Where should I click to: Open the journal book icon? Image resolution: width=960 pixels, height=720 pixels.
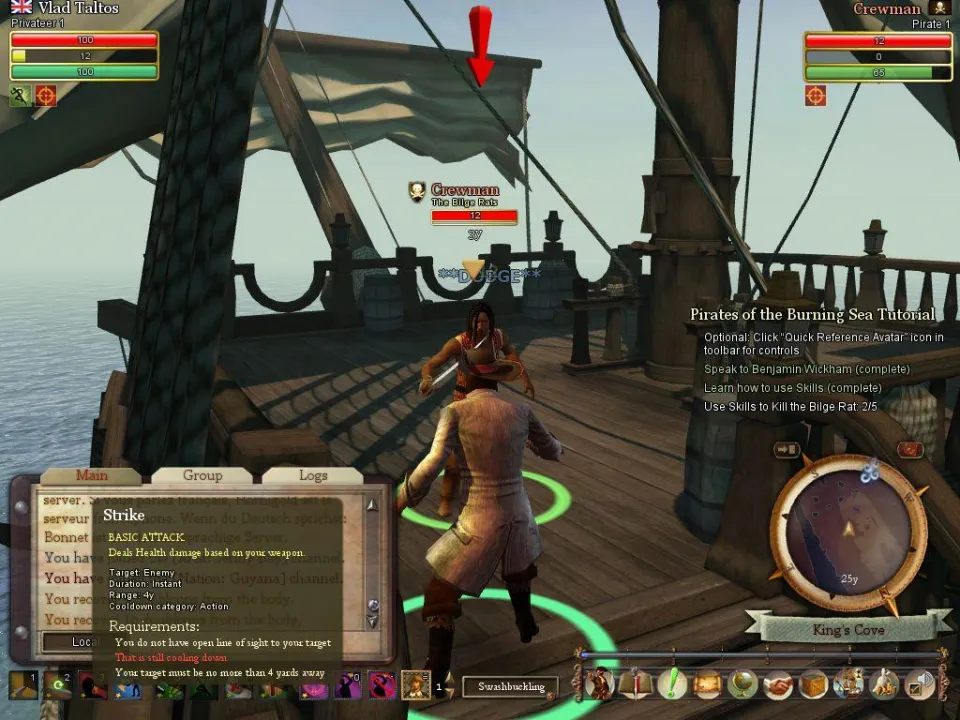(x=635, y=684)
